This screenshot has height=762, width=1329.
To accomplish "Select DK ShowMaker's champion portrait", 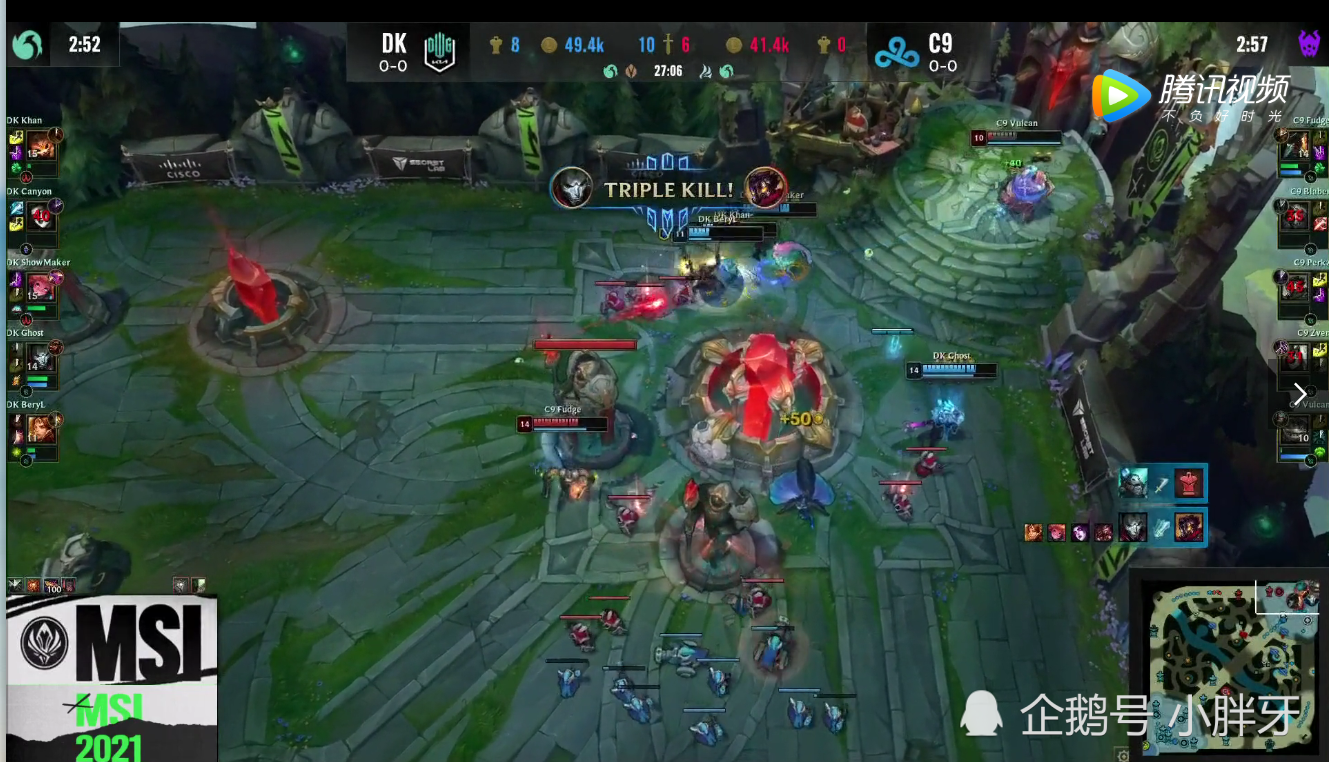I will 41,287.
